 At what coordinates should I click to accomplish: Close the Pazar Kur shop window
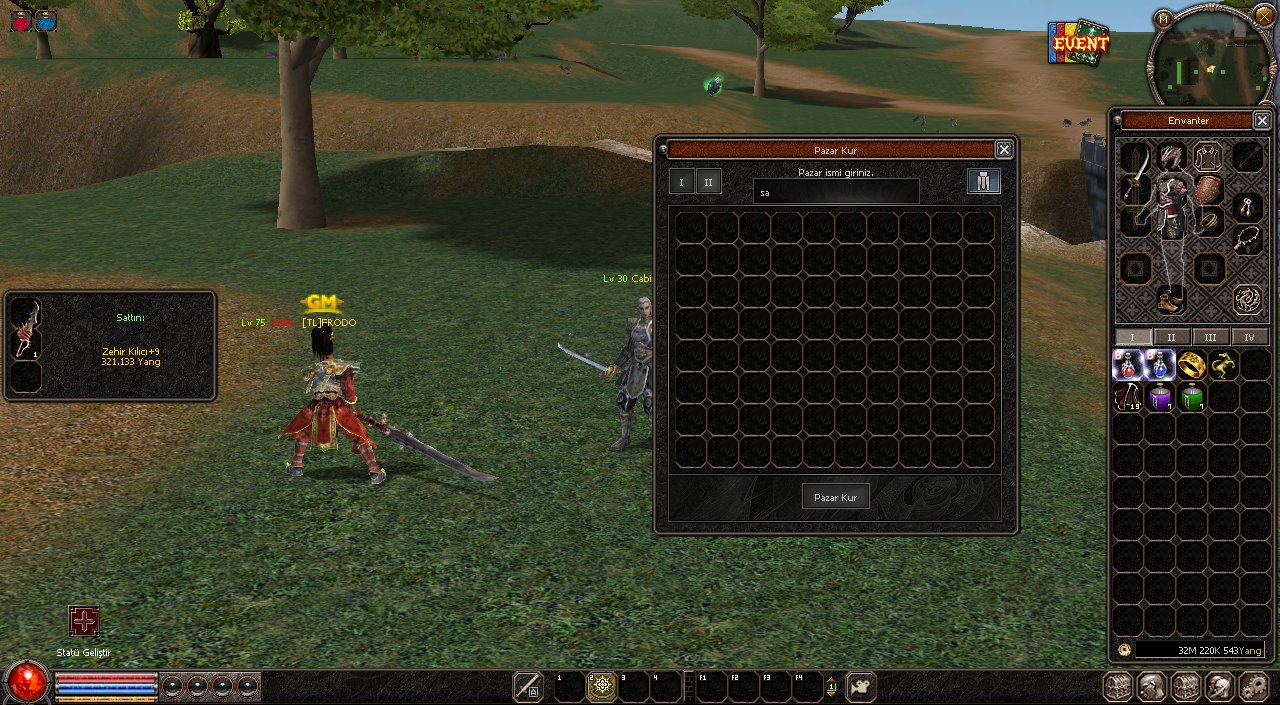tap(1004, 150)
